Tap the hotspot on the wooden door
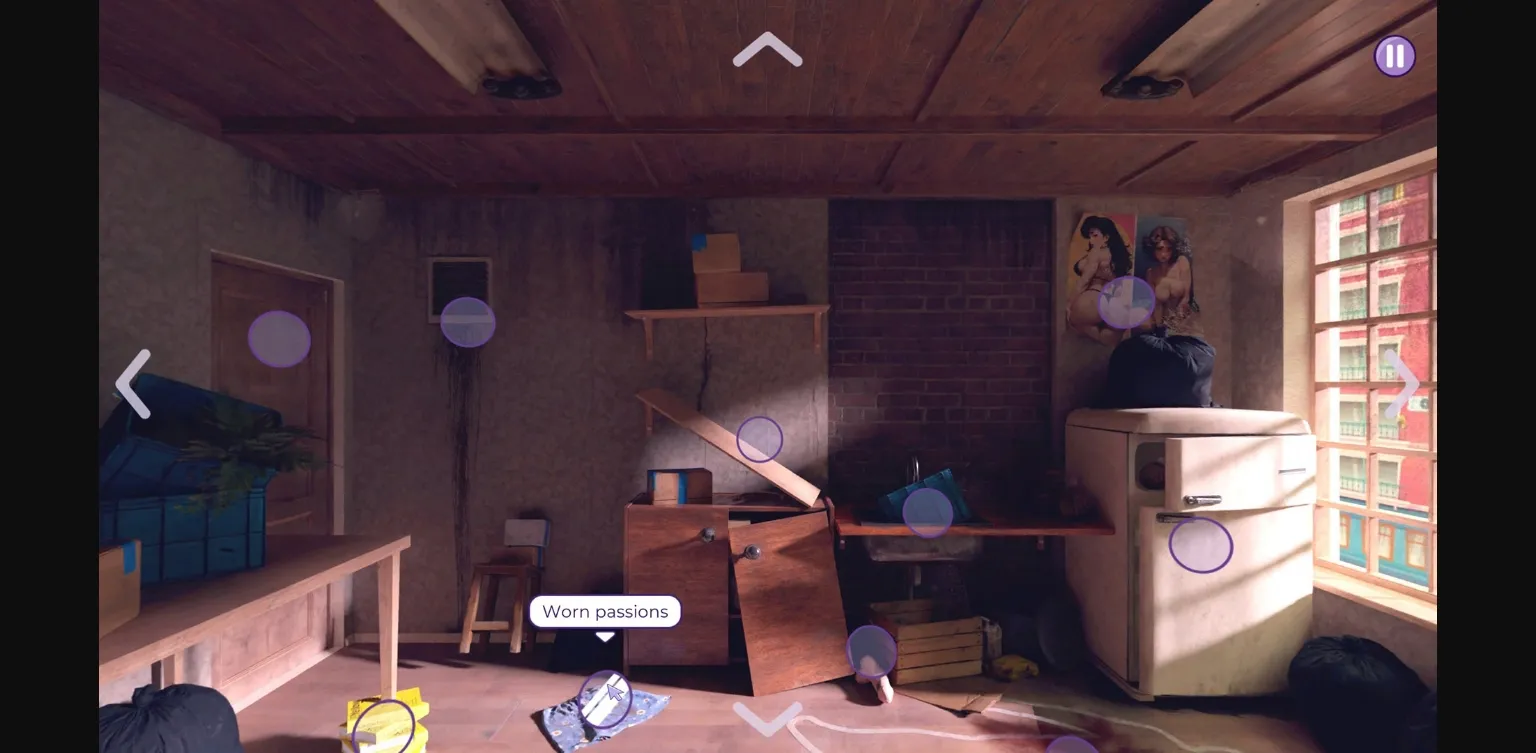 (280, 338)
